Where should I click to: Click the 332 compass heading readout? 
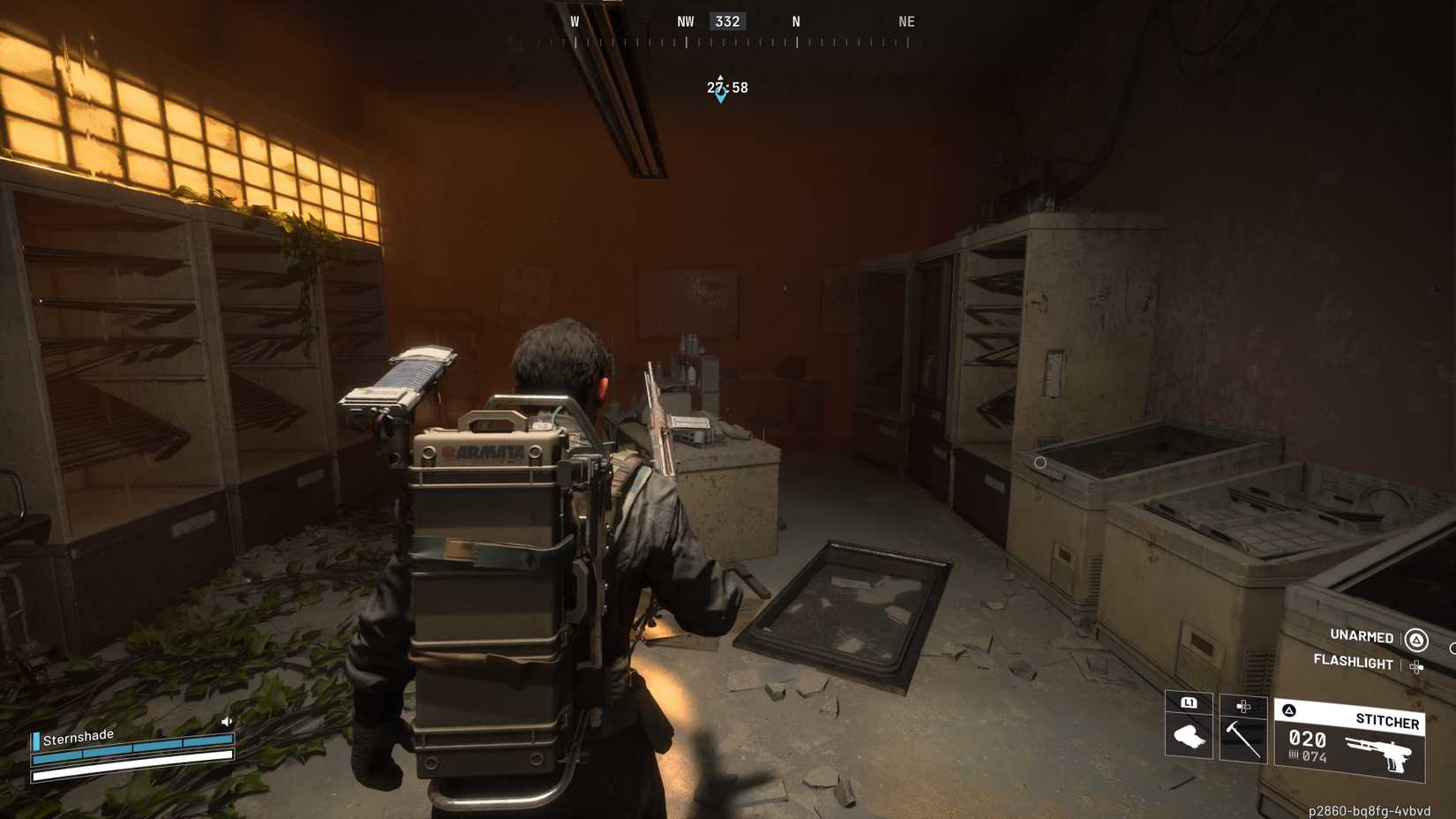(727, 20)
